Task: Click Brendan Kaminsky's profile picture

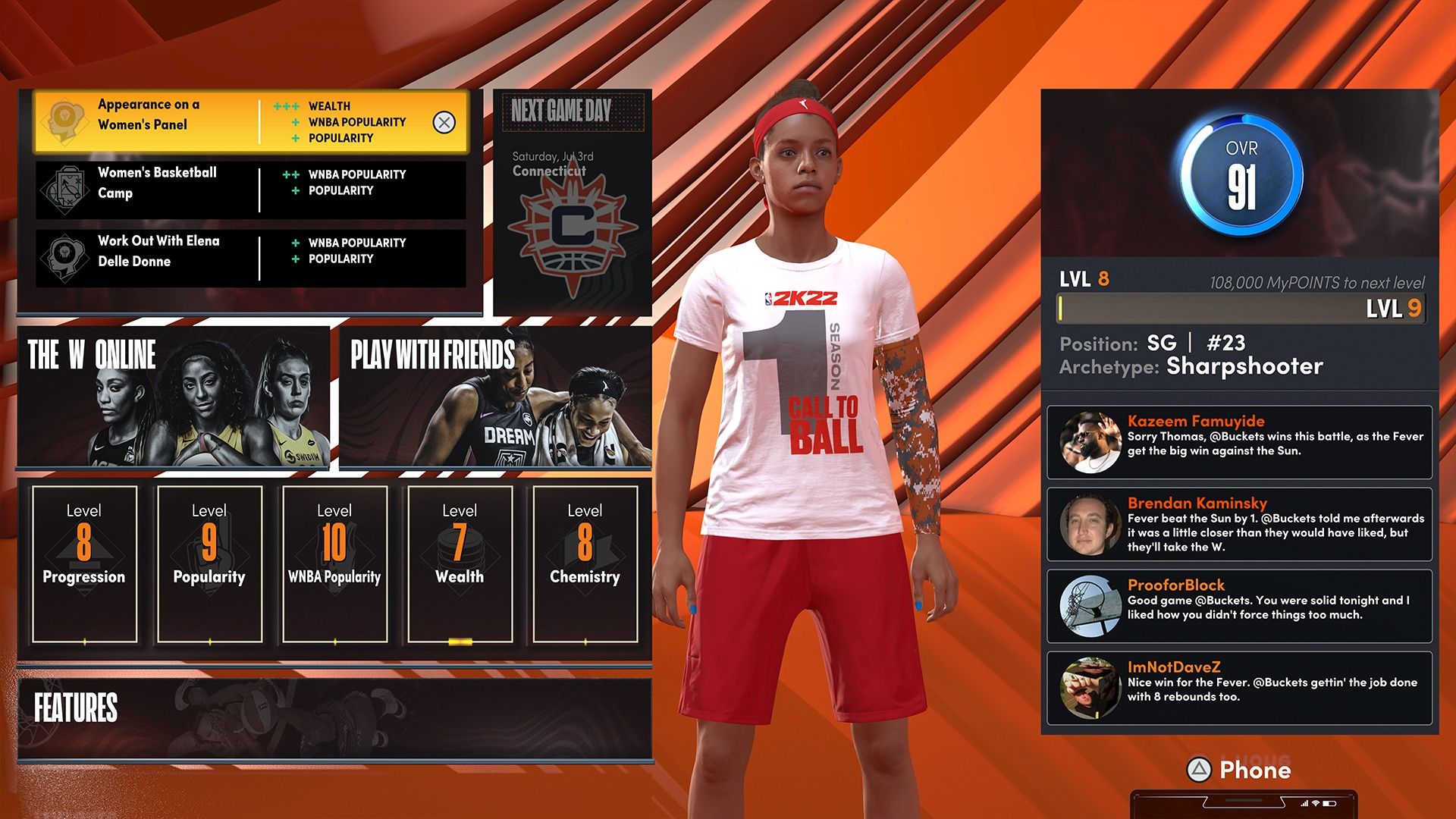Action: (x=1090, y=524)
